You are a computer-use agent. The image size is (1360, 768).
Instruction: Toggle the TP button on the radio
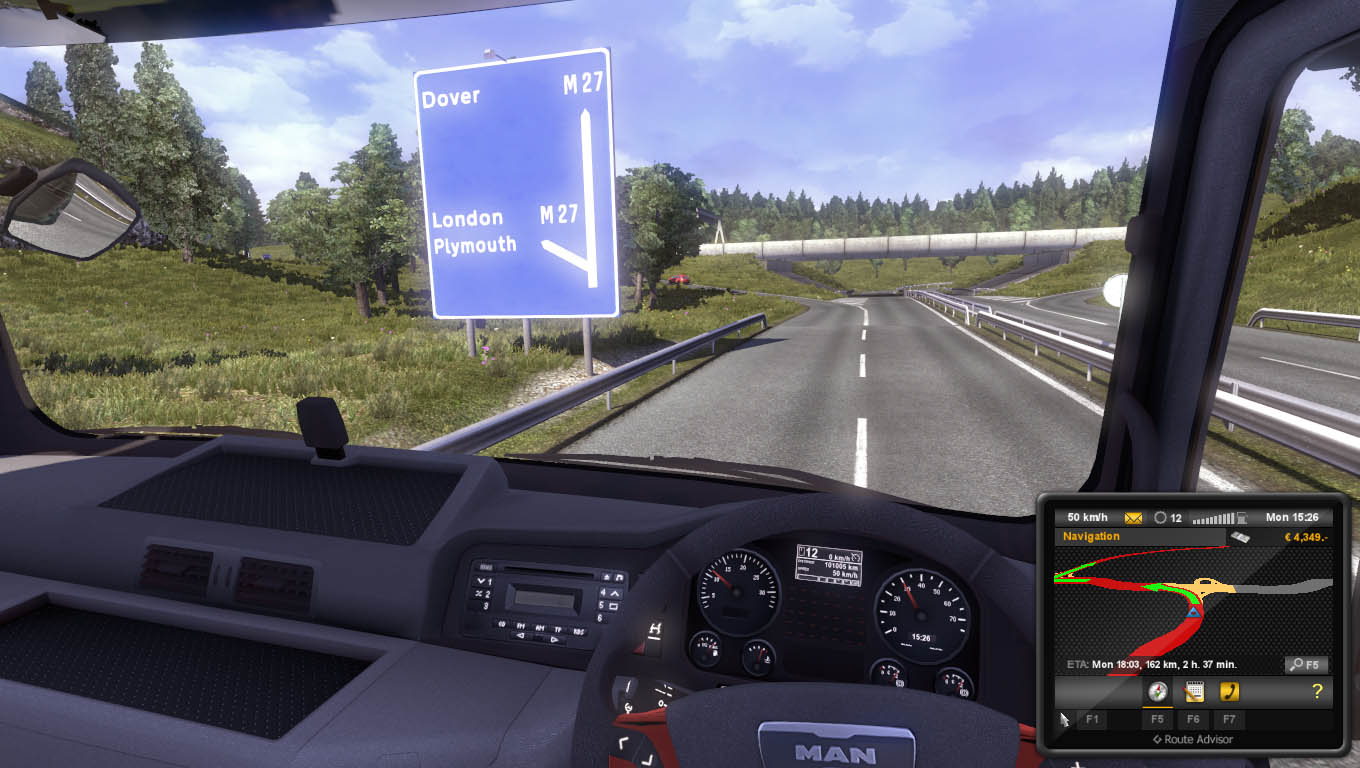click(558, 630)
